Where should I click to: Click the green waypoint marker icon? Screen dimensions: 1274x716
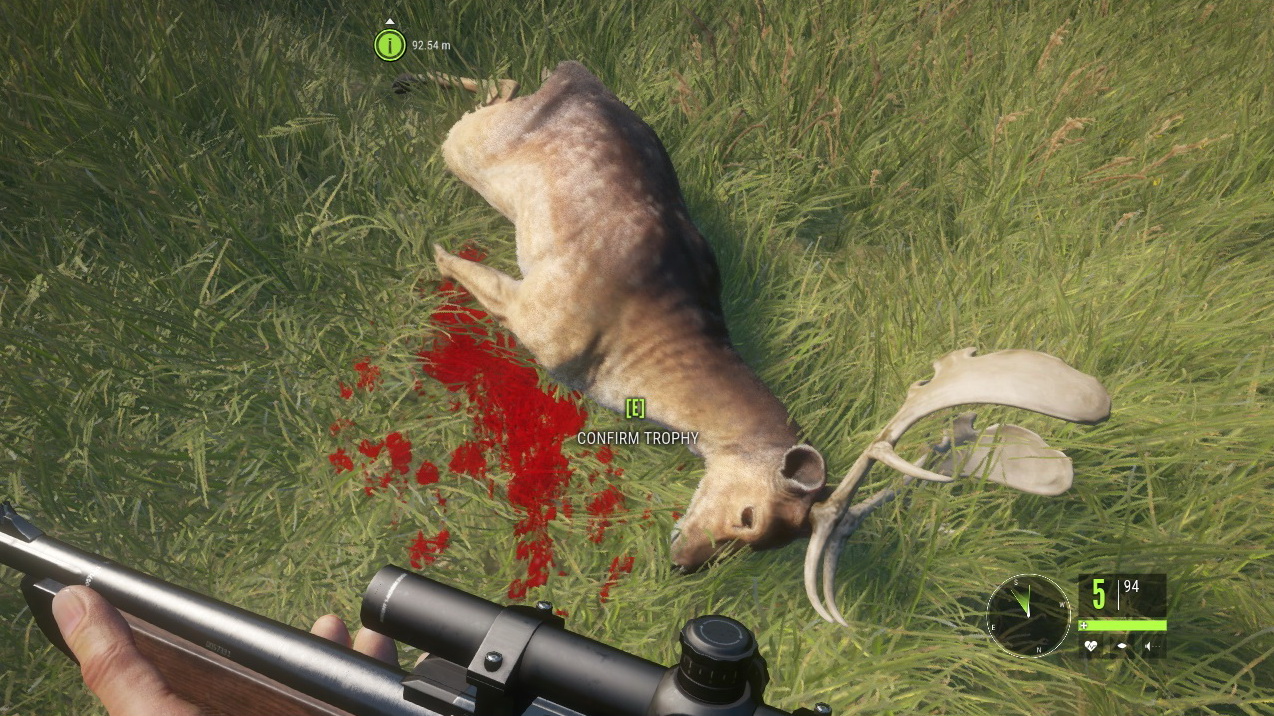[x=389, y=45]
